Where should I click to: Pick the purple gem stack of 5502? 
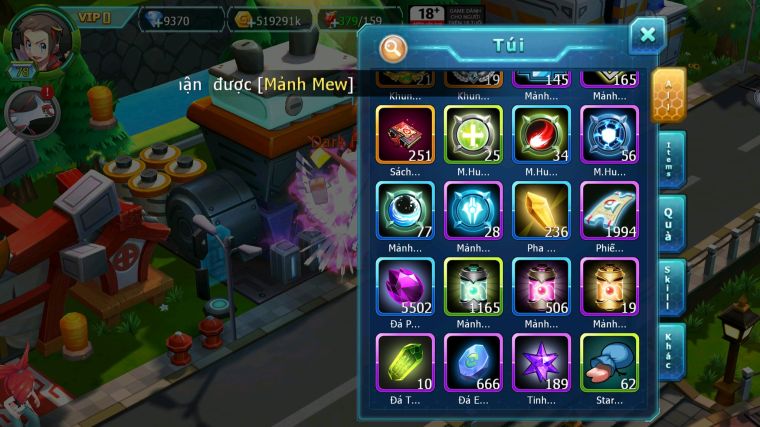tap(405, 286)
